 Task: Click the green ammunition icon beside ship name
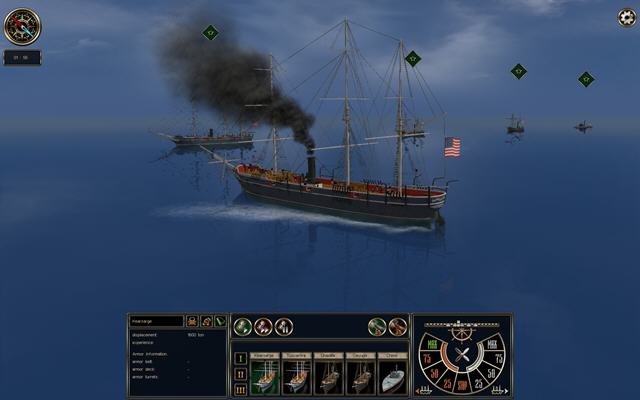click(220, 322)
